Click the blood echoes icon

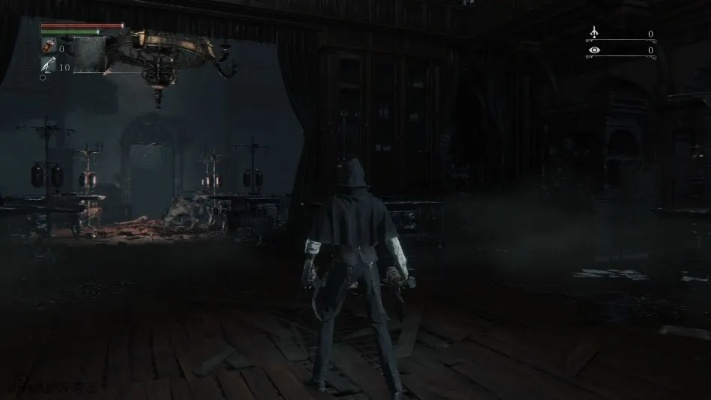pos(595,33)
